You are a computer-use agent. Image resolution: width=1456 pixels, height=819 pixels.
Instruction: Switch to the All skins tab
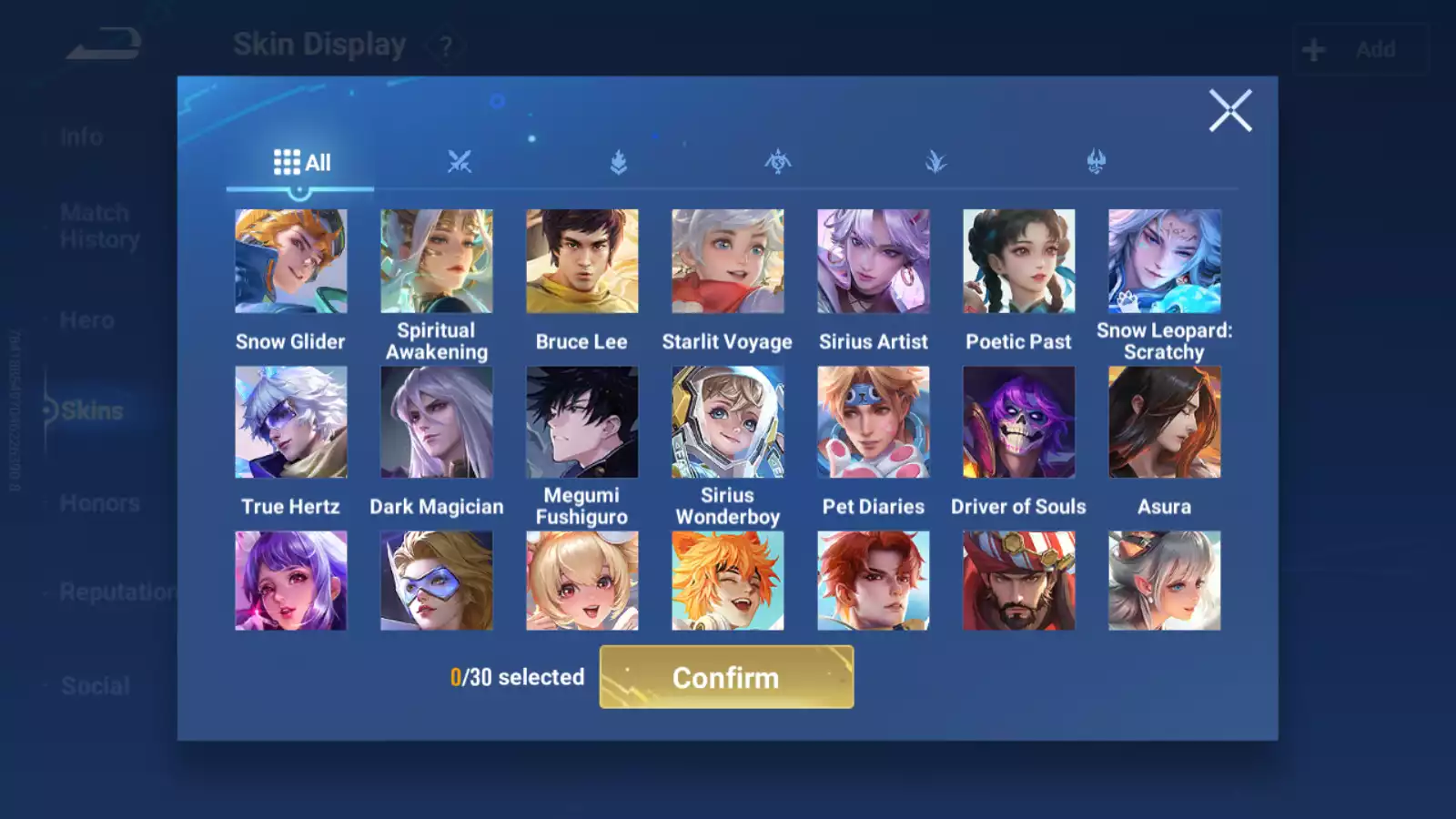click(x=301, y=163)
